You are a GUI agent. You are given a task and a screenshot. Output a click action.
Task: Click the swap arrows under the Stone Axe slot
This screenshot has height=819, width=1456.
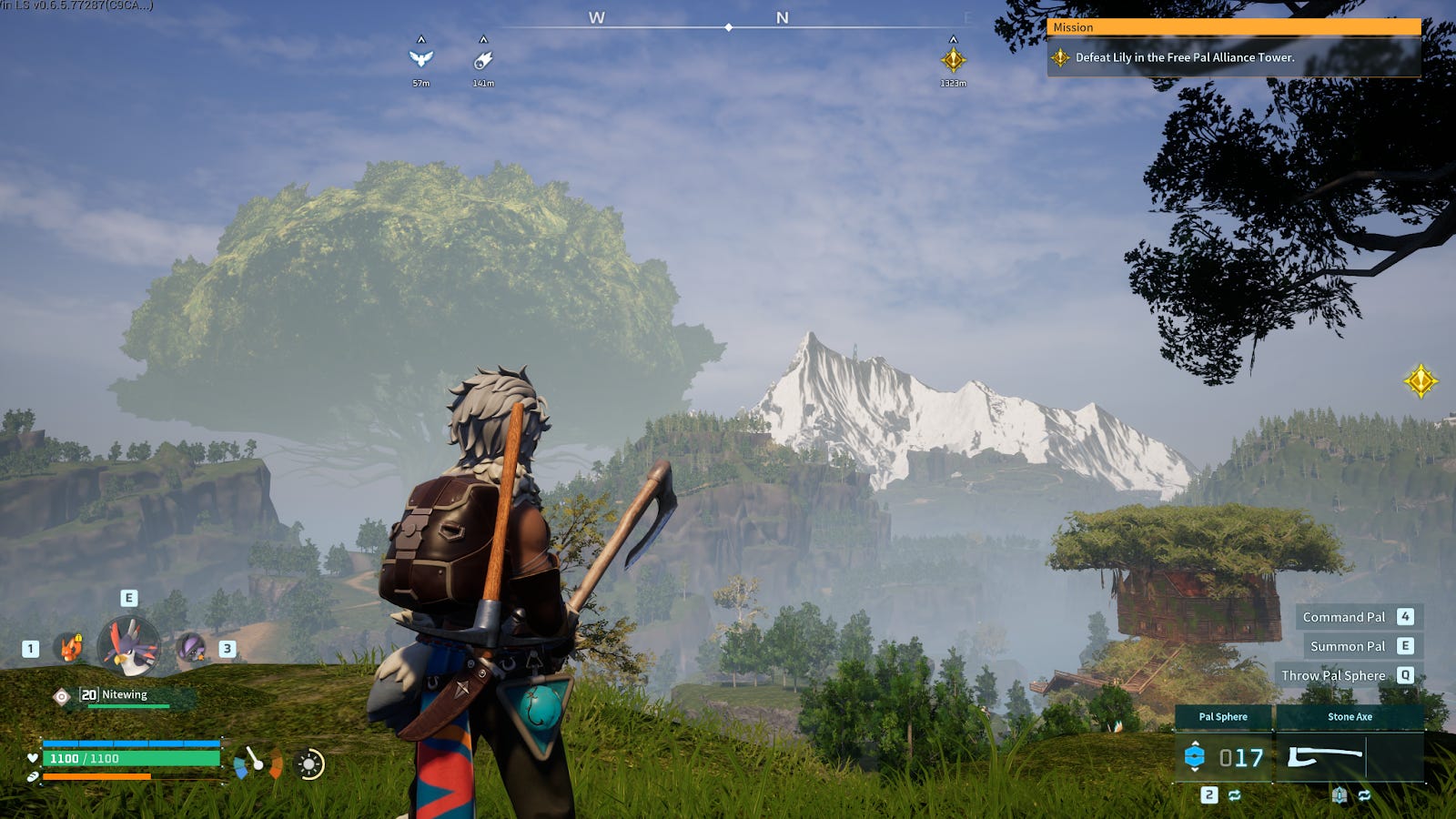[1364, 795]
